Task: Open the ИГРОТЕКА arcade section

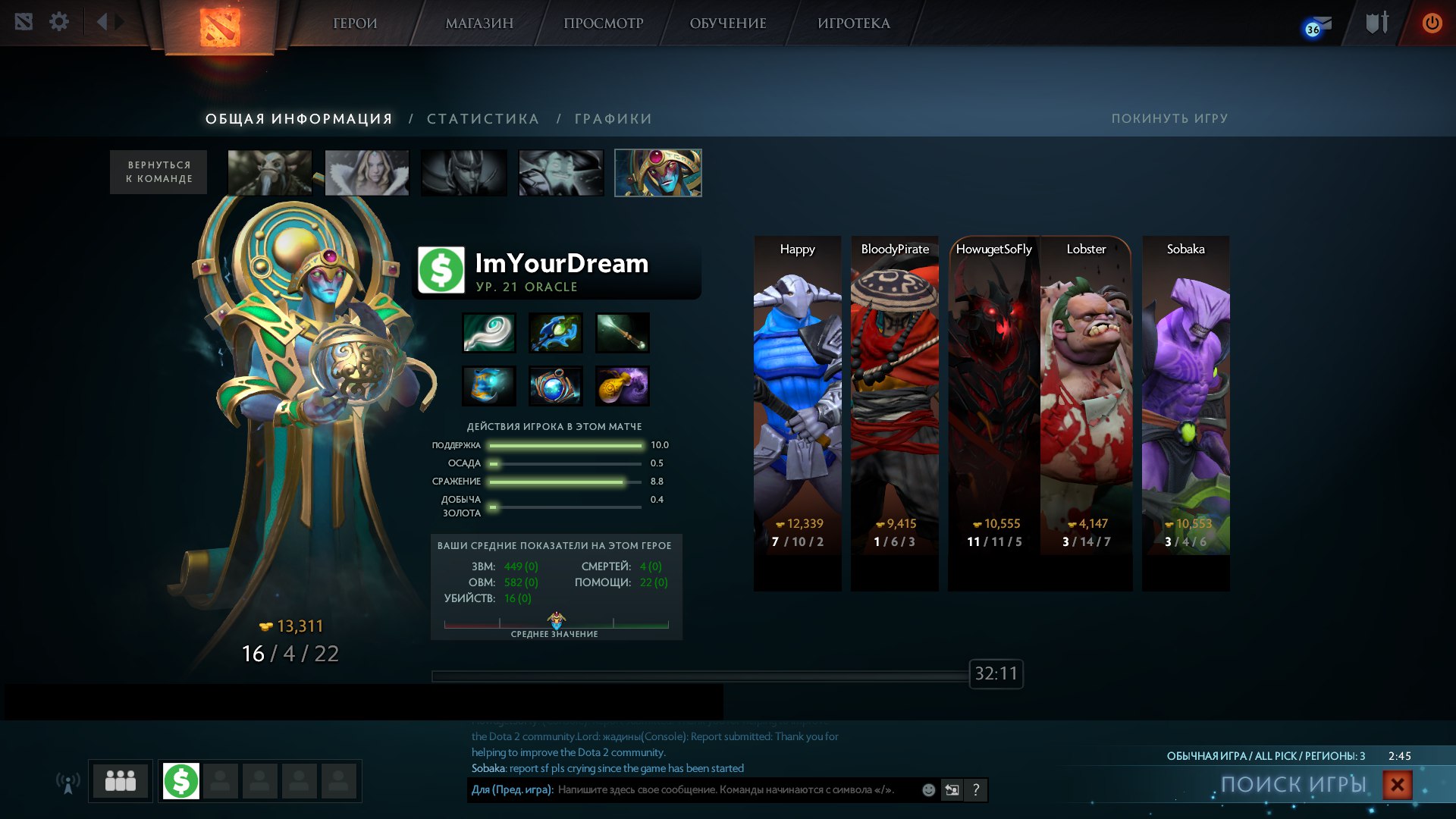Action: [854, 24]
